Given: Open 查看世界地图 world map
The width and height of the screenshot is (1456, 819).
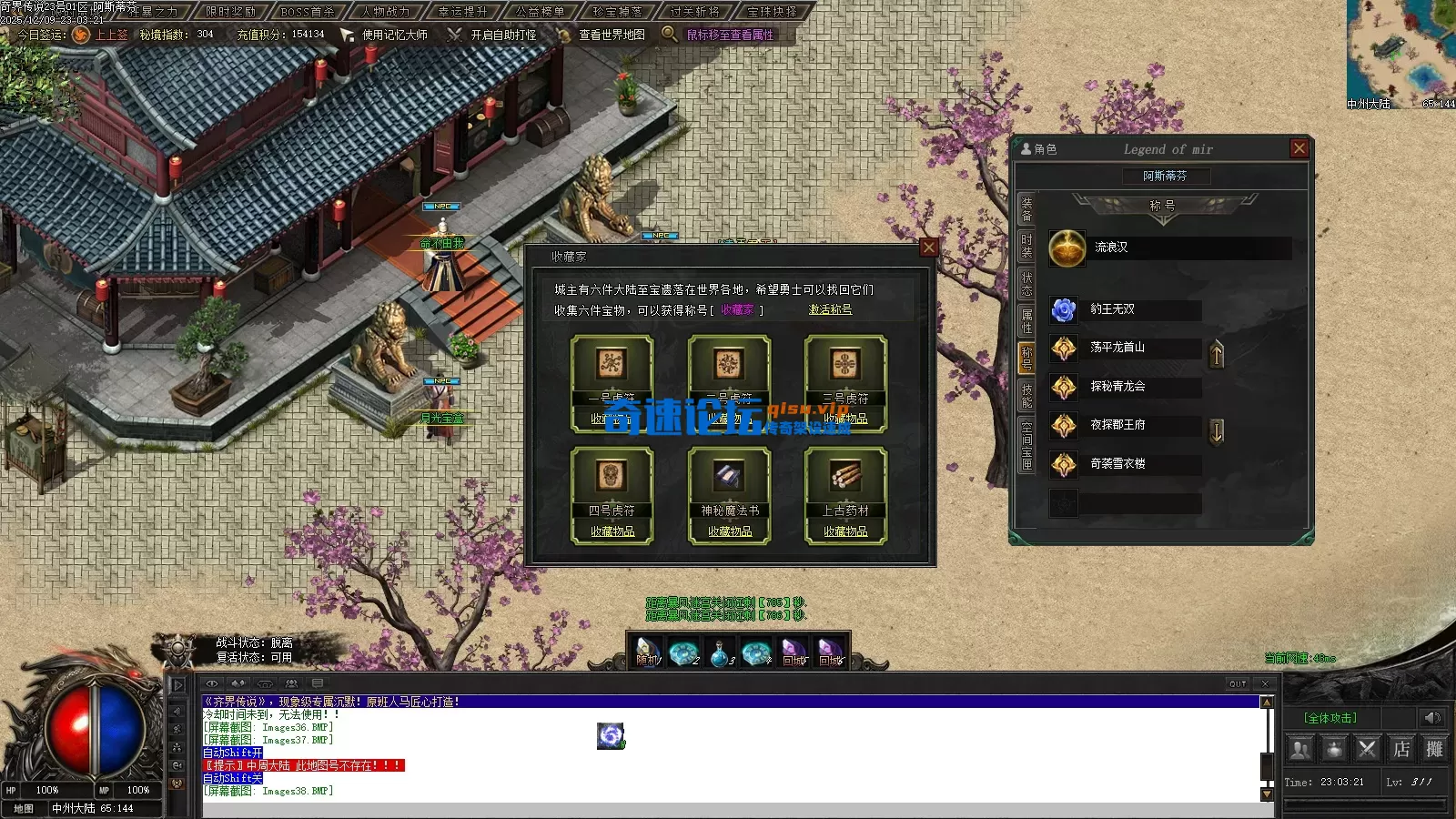Looking at the screenshot, I should pos(612,35).
